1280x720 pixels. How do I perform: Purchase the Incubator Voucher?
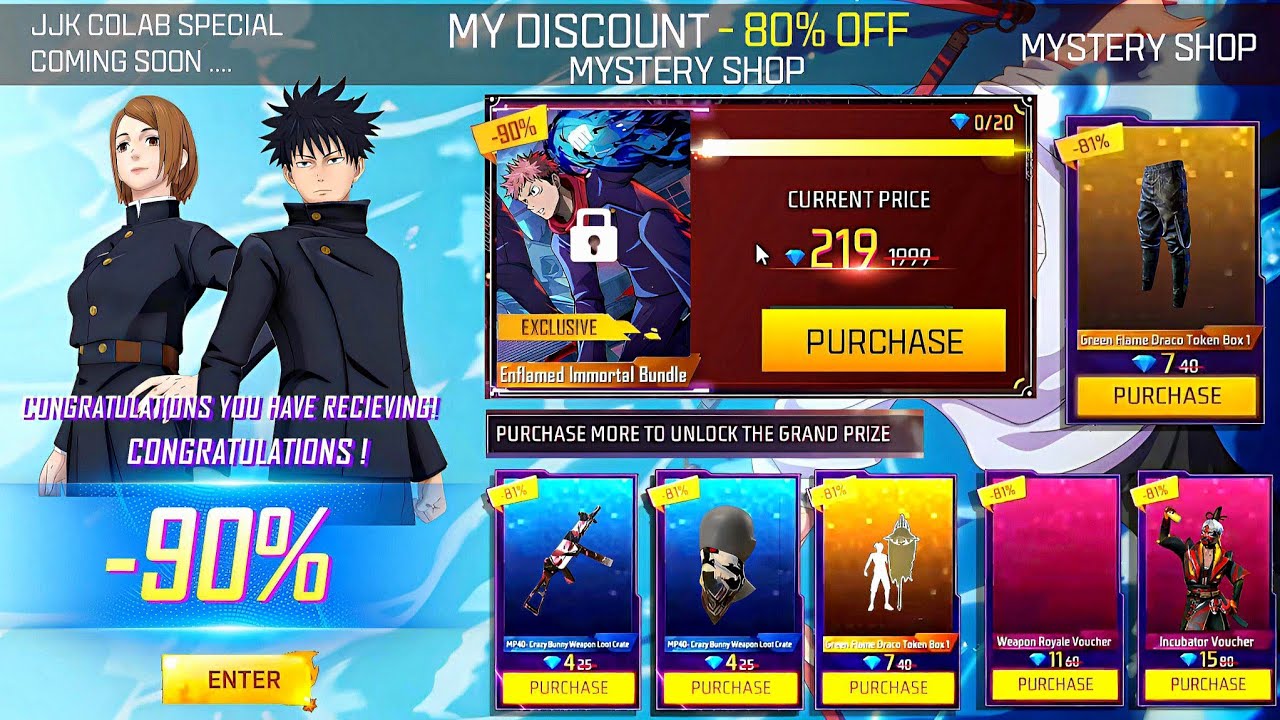pos(1207,685)
